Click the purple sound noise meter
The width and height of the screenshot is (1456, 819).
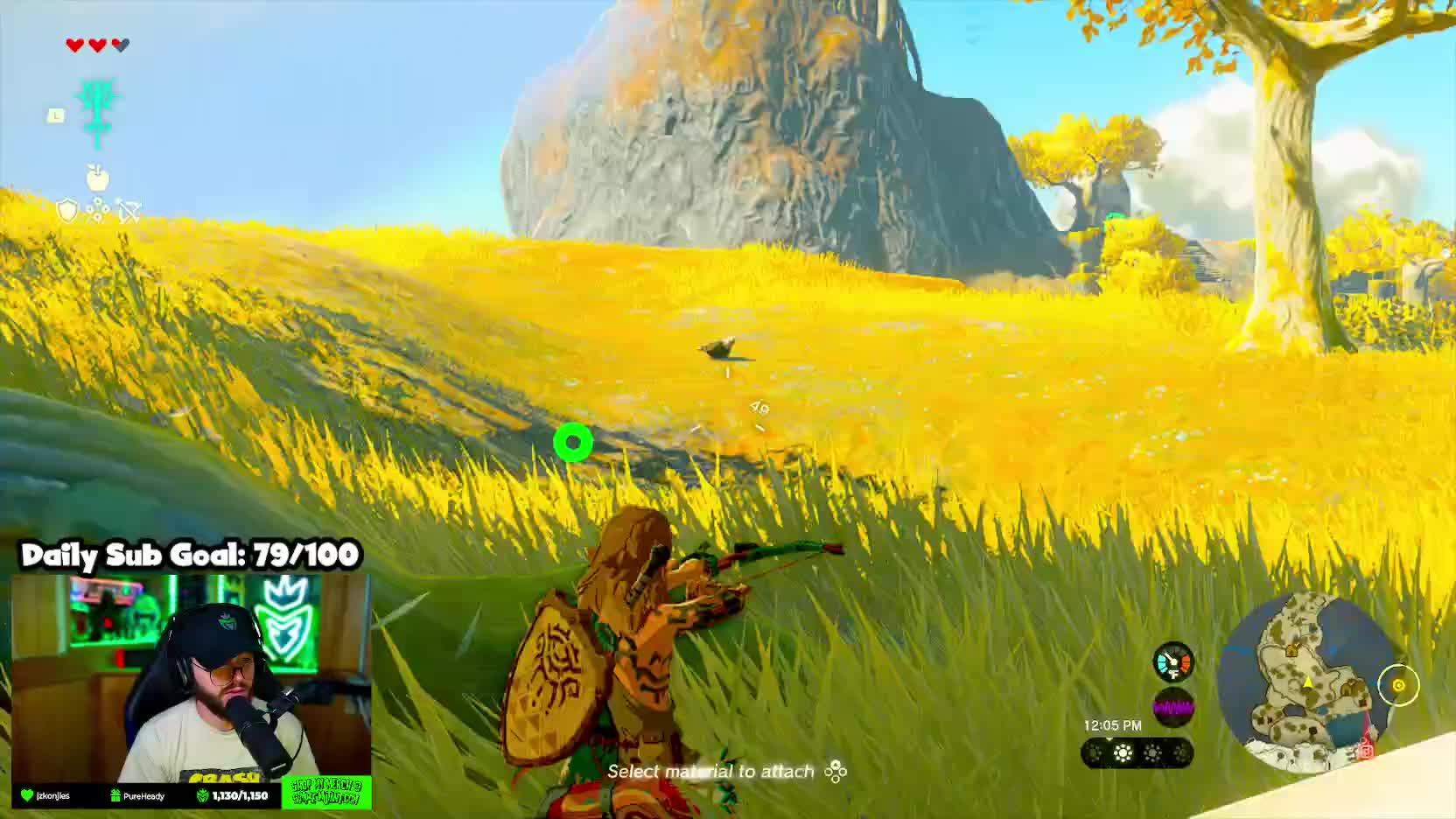pos(1173,708)
